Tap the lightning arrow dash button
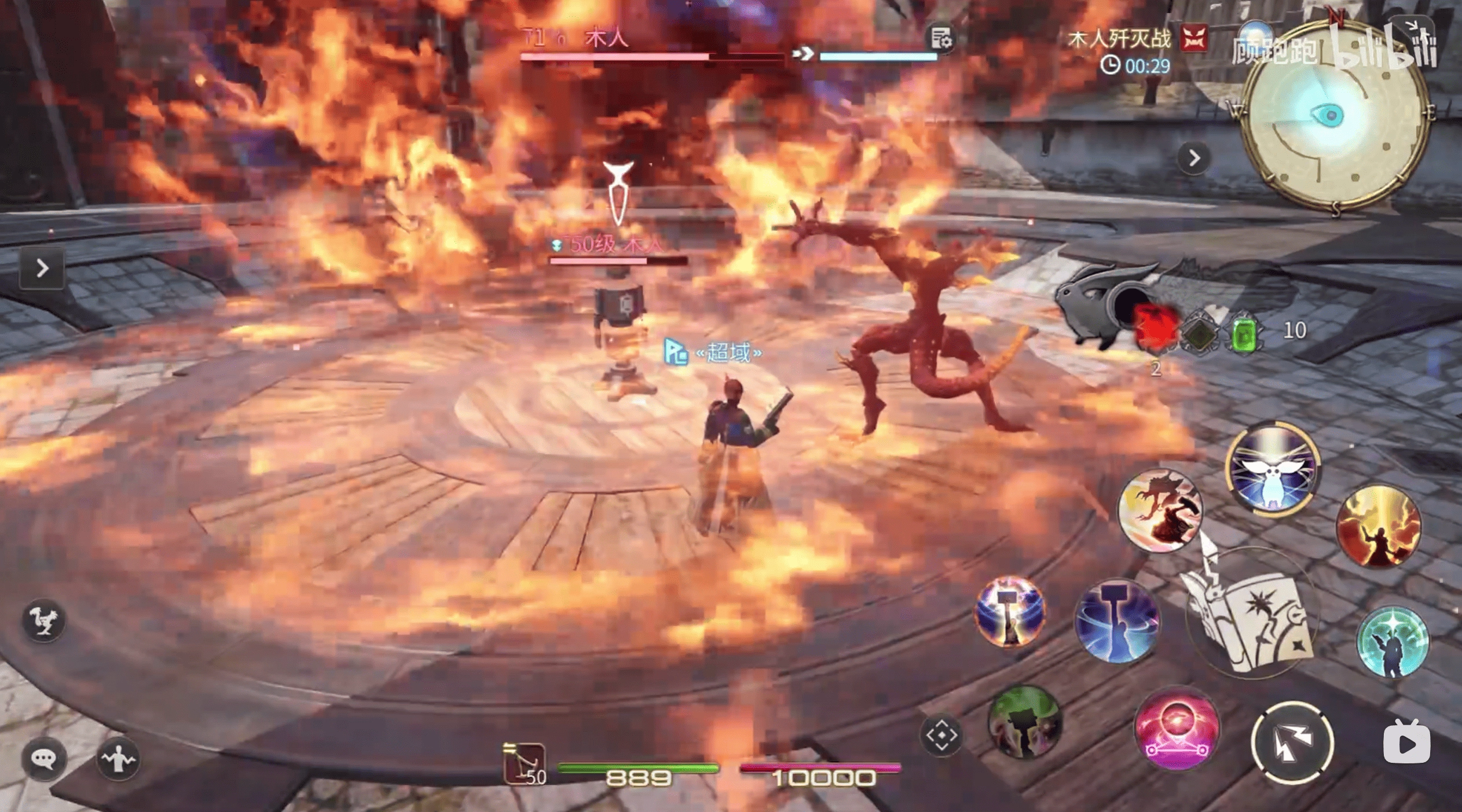Viewport: 1462px width, 812px height. tap(1292, 743)
